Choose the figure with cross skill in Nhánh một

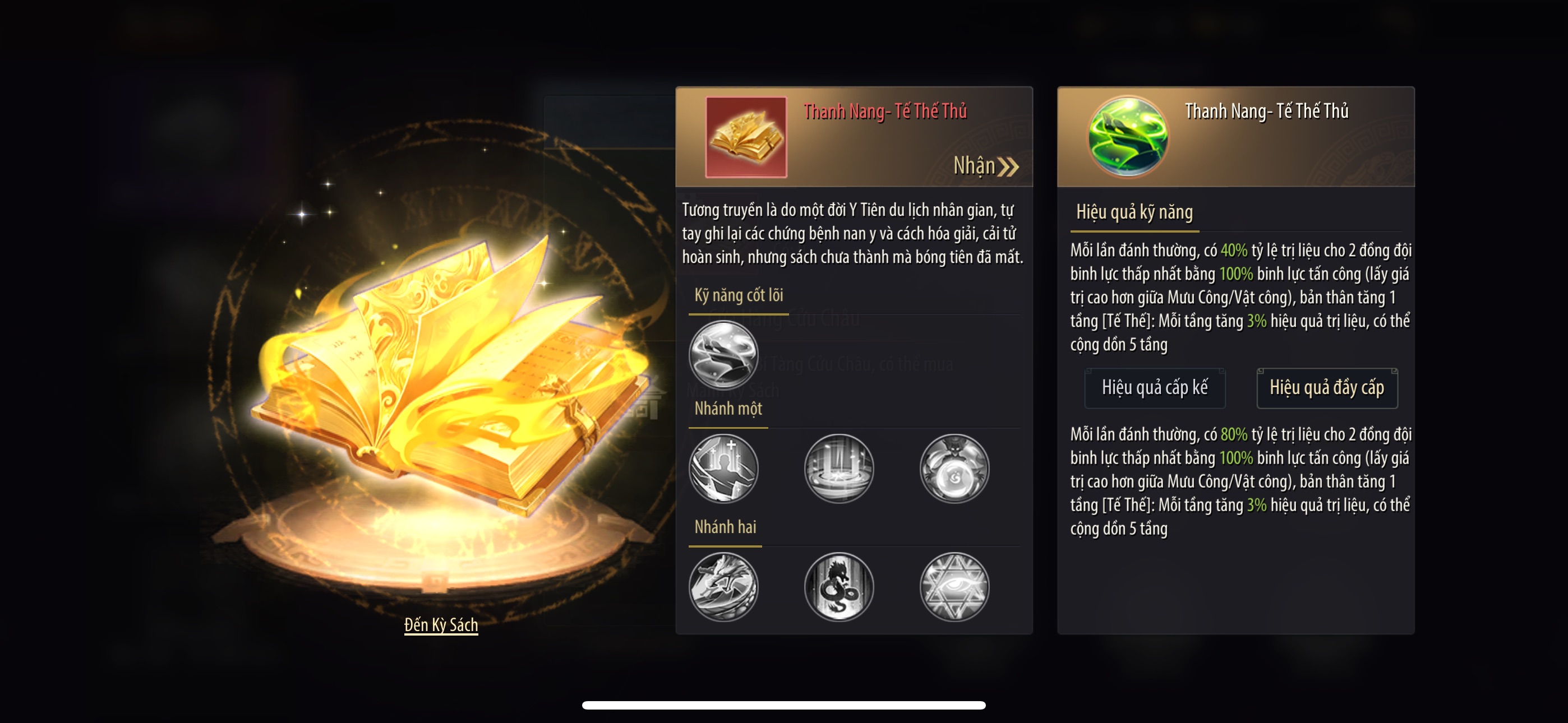pyautogui.click(x=723, y=468)
